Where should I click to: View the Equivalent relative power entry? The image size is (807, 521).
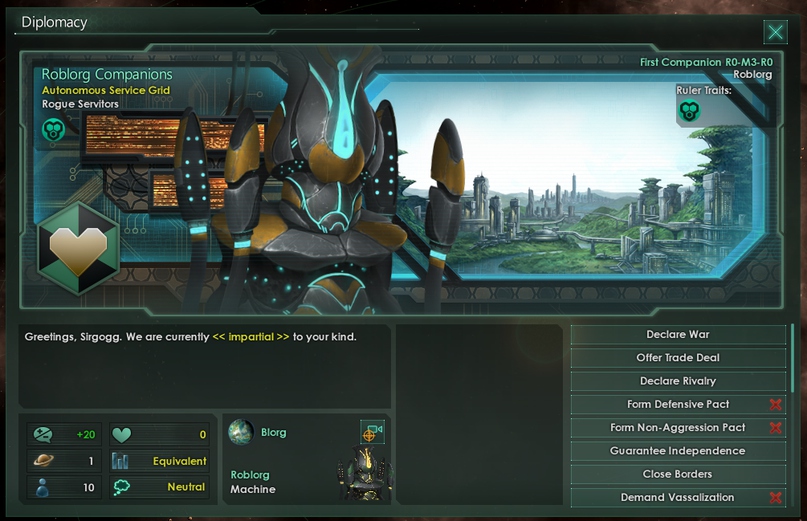159,461
